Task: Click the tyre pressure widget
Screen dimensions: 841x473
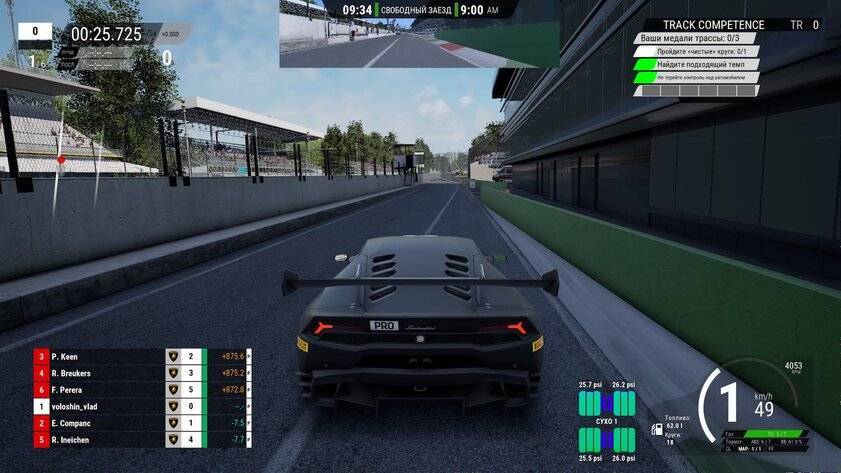Action: 607,421
